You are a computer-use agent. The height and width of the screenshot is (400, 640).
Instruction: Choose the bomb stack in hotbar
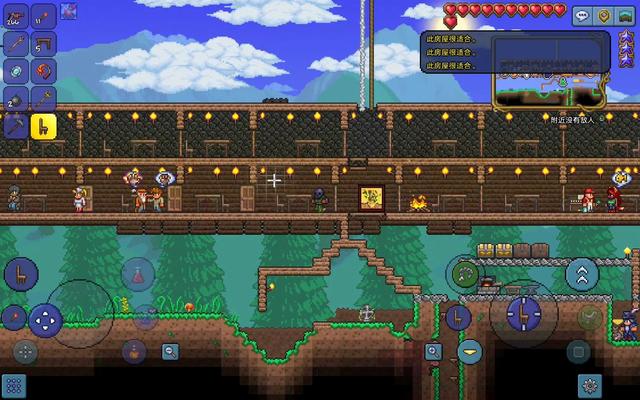(x=16, y=98)
